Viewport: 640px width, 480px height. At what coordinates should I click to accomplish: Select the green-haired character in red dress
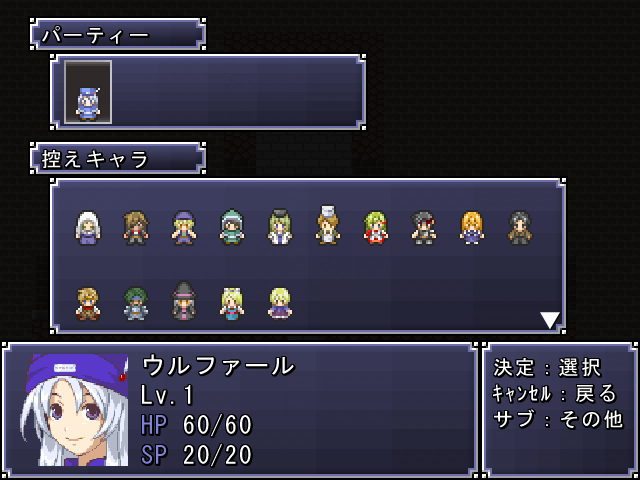tap(375, 228)
